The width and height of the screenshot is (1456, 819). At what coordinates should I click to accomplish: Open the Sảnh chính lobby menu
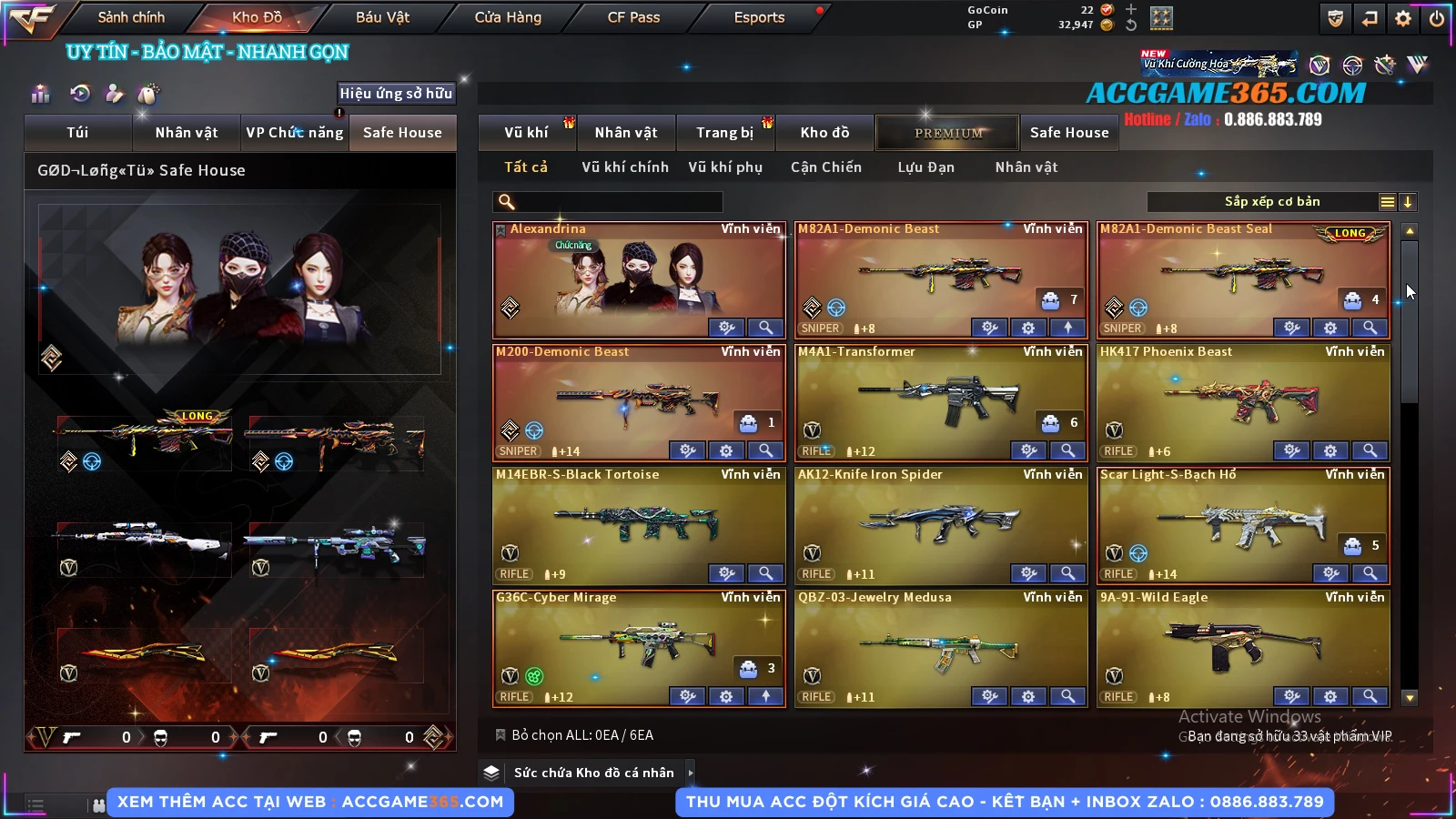pos(131,17)
